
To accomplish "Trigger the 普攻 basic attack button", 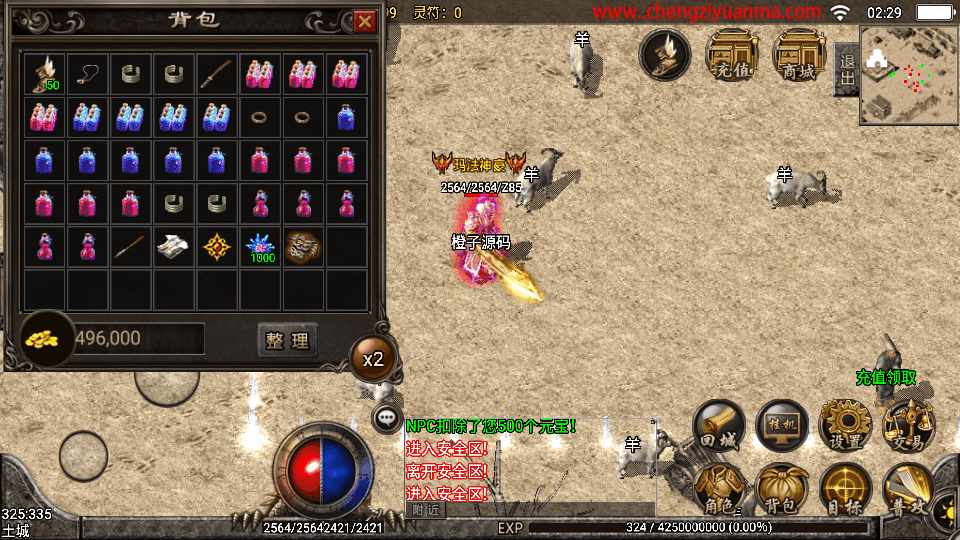I will pyautogui.click(x=908, y=490).
